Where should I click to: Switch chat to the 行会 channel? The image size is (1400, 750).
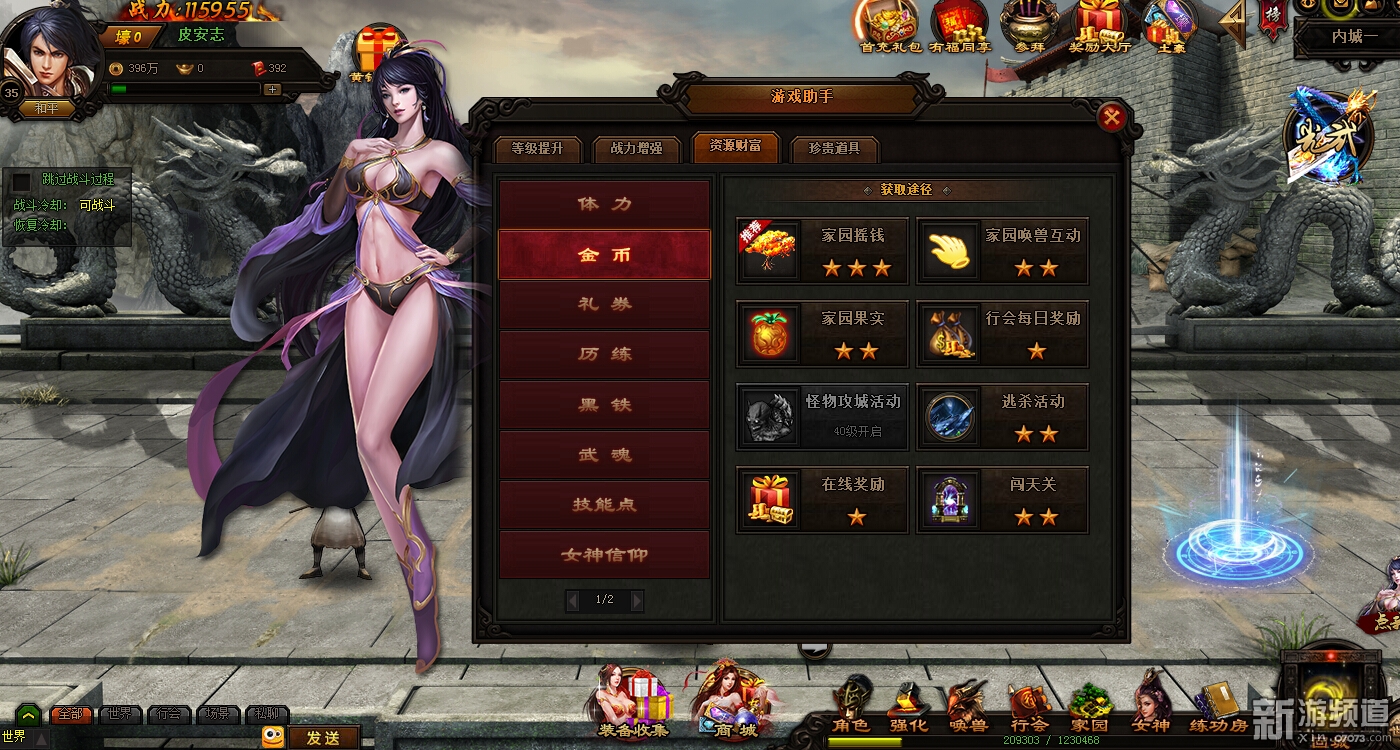tap(168, 714)
